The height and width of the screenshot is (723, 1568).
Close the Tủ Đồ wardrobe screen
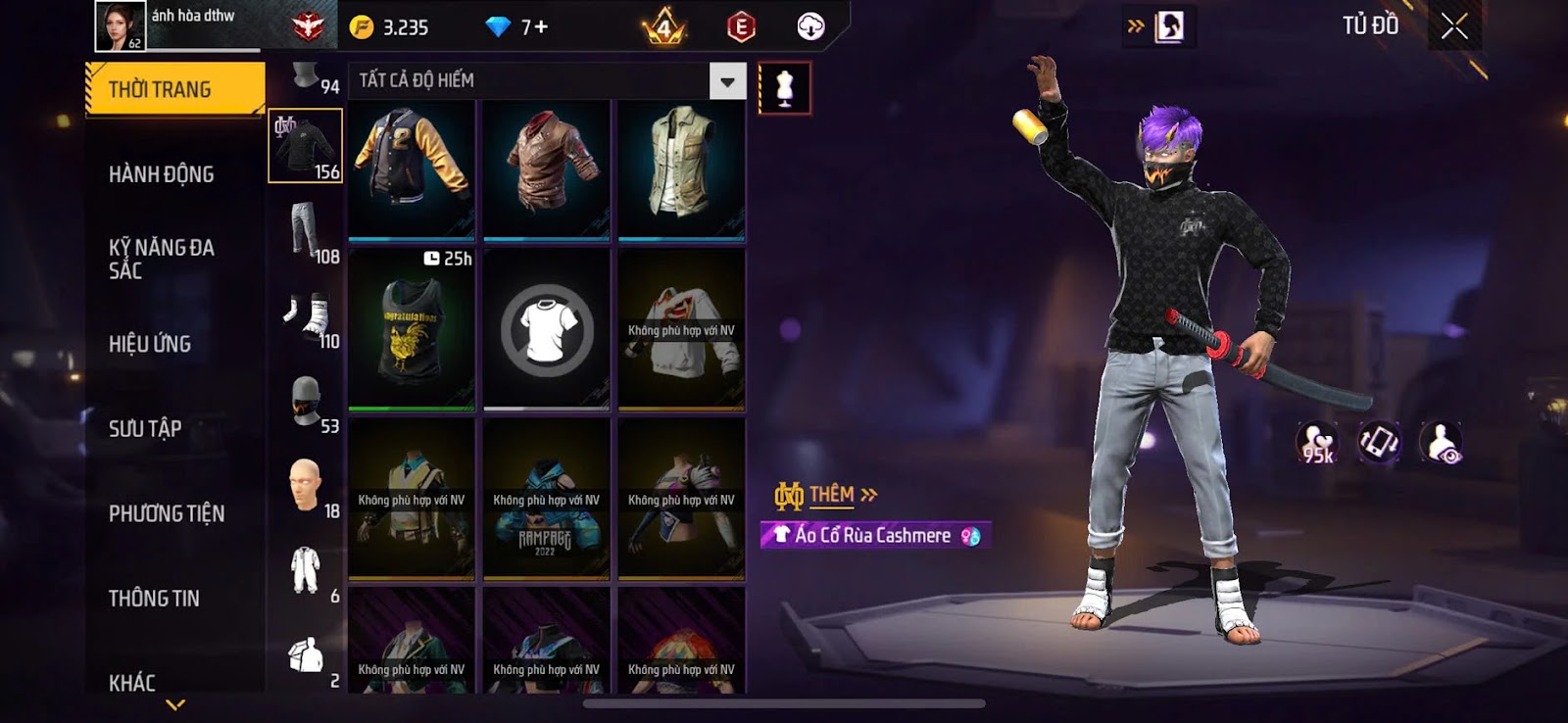pos(1454,26)
